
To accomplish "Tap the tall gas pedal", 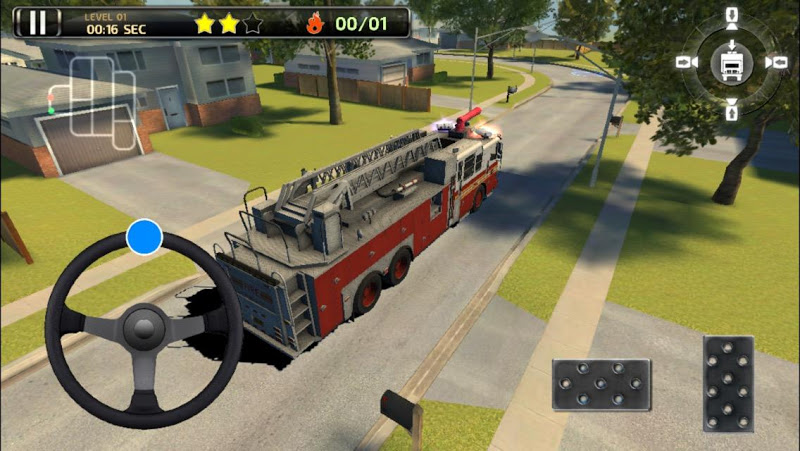I will (729, 383).
